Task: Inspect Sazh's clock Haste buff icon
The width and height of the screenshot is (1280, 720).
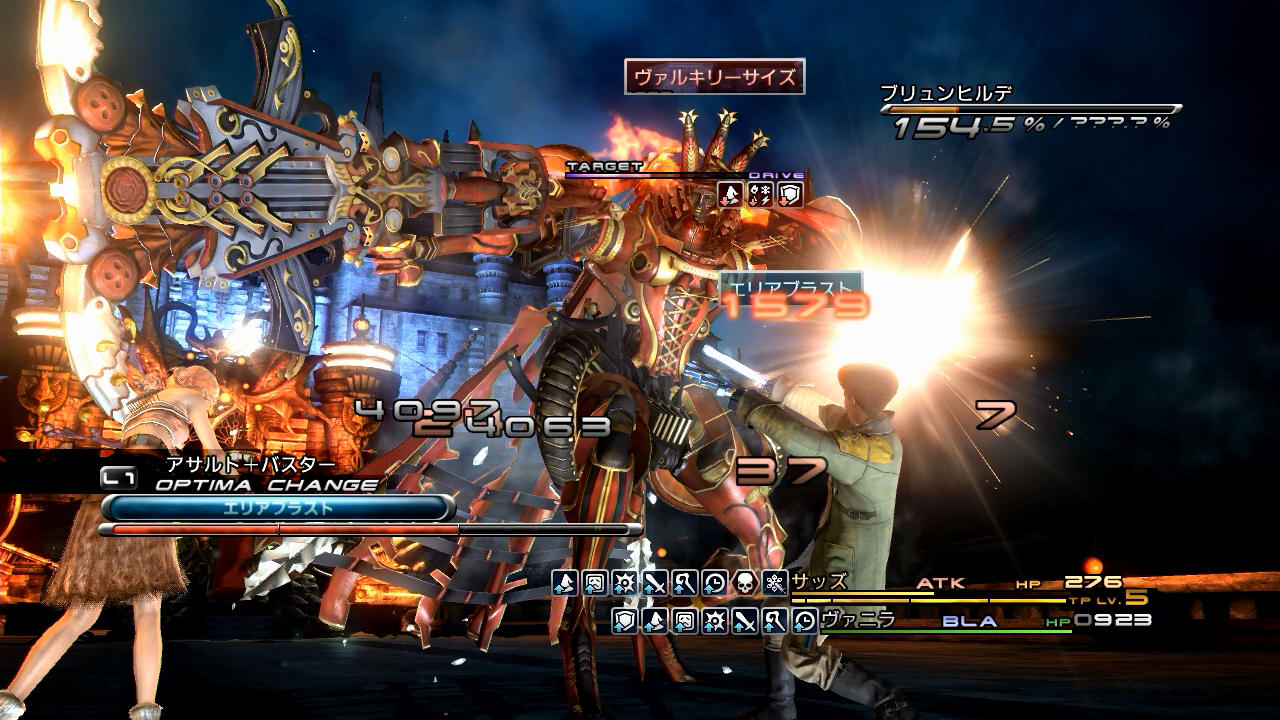Action: (x=714, y=582)
